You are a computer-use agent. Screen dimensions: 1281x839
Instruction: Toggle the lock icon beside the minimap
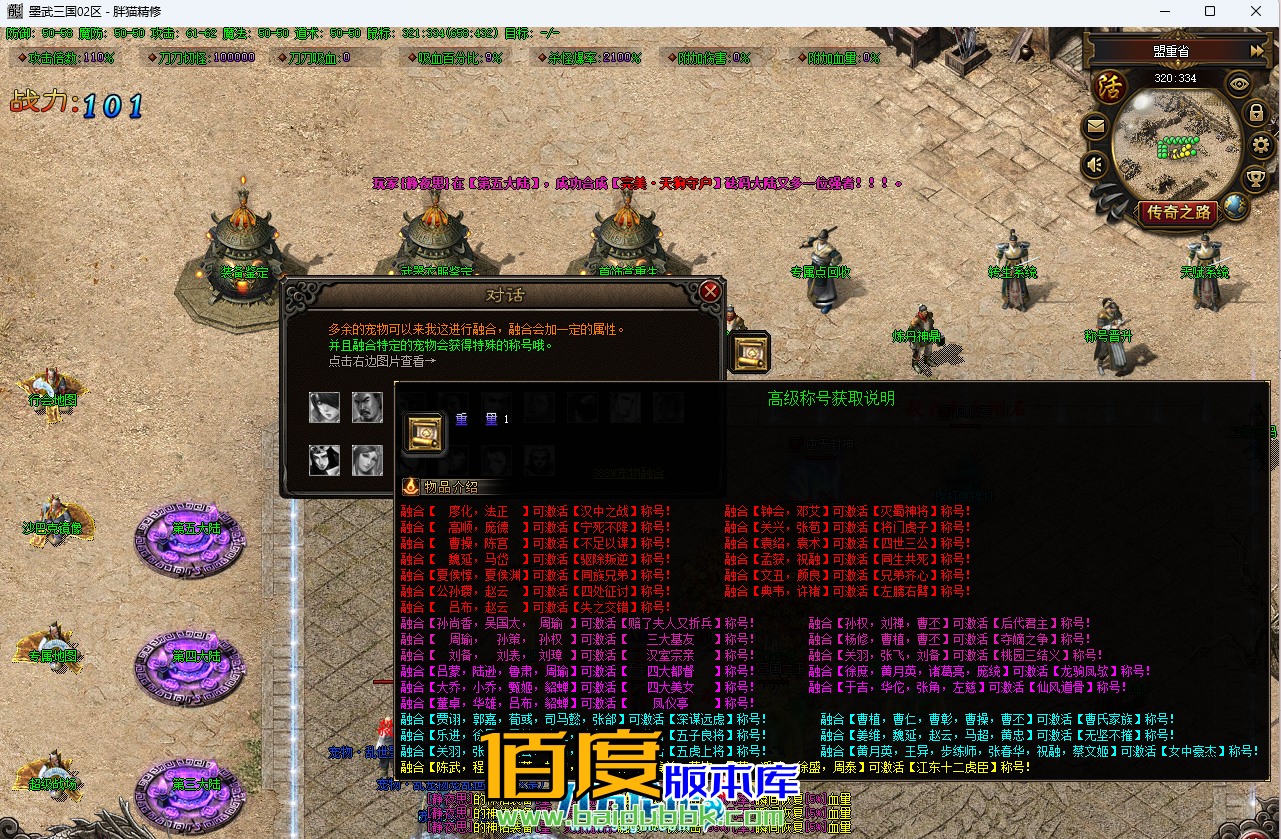tap(1255, 114)
